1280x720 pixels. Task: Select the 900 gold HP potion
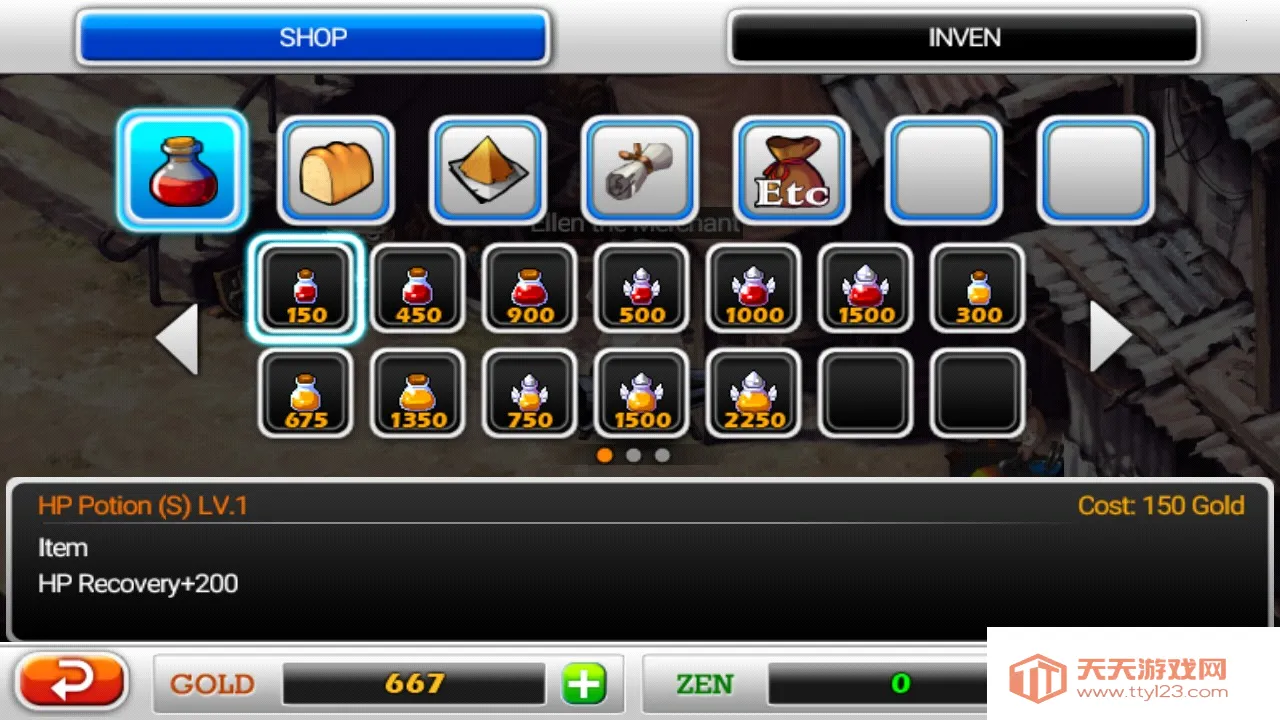tap(530, 290)
